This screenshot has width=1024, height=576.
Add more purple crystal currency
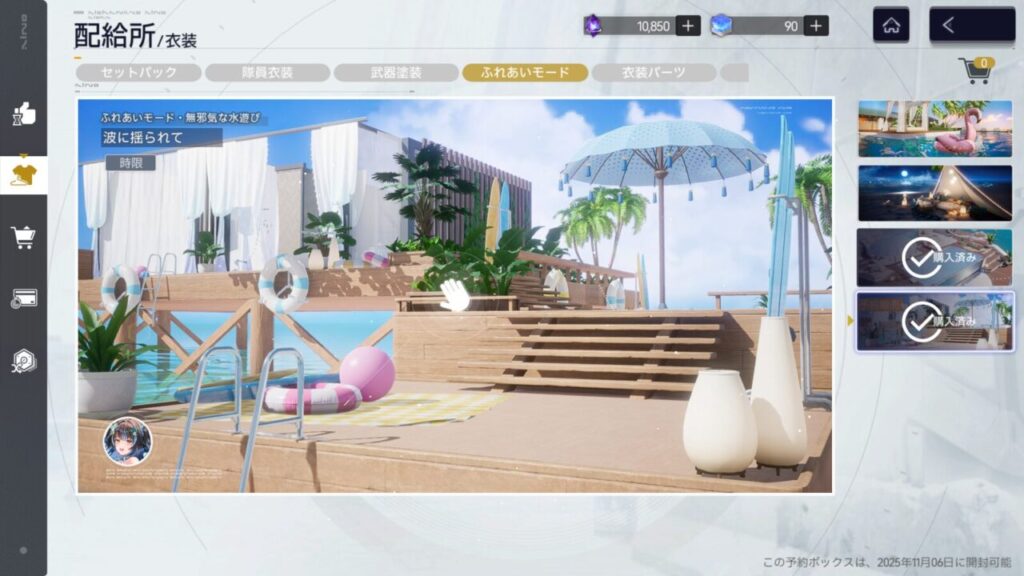688,26
